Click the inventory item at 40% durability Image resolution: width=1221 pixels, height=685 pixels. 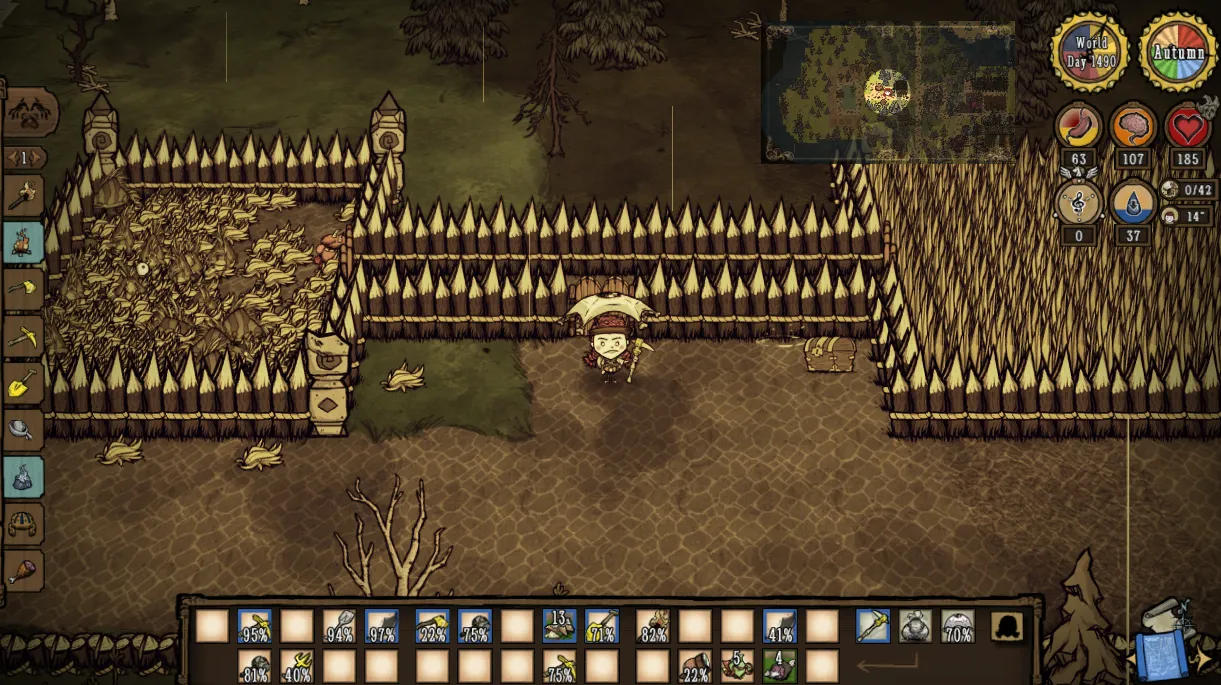click(x=297, y=666)
